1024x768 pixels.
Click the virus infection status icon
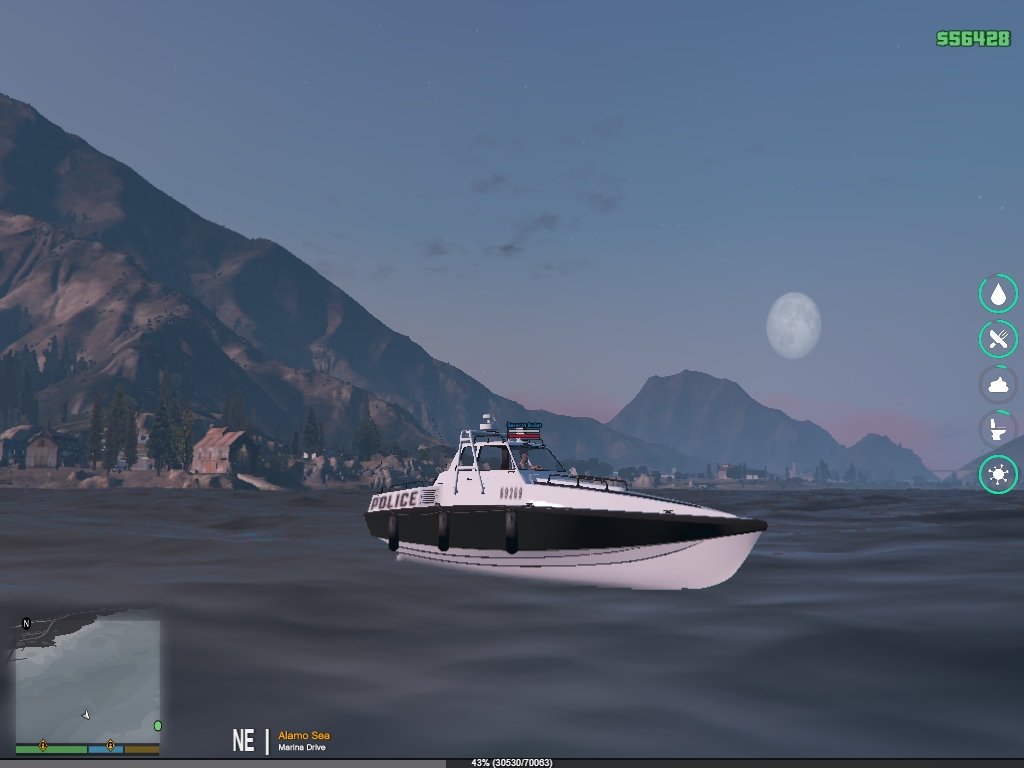click(x=997, y=474)
